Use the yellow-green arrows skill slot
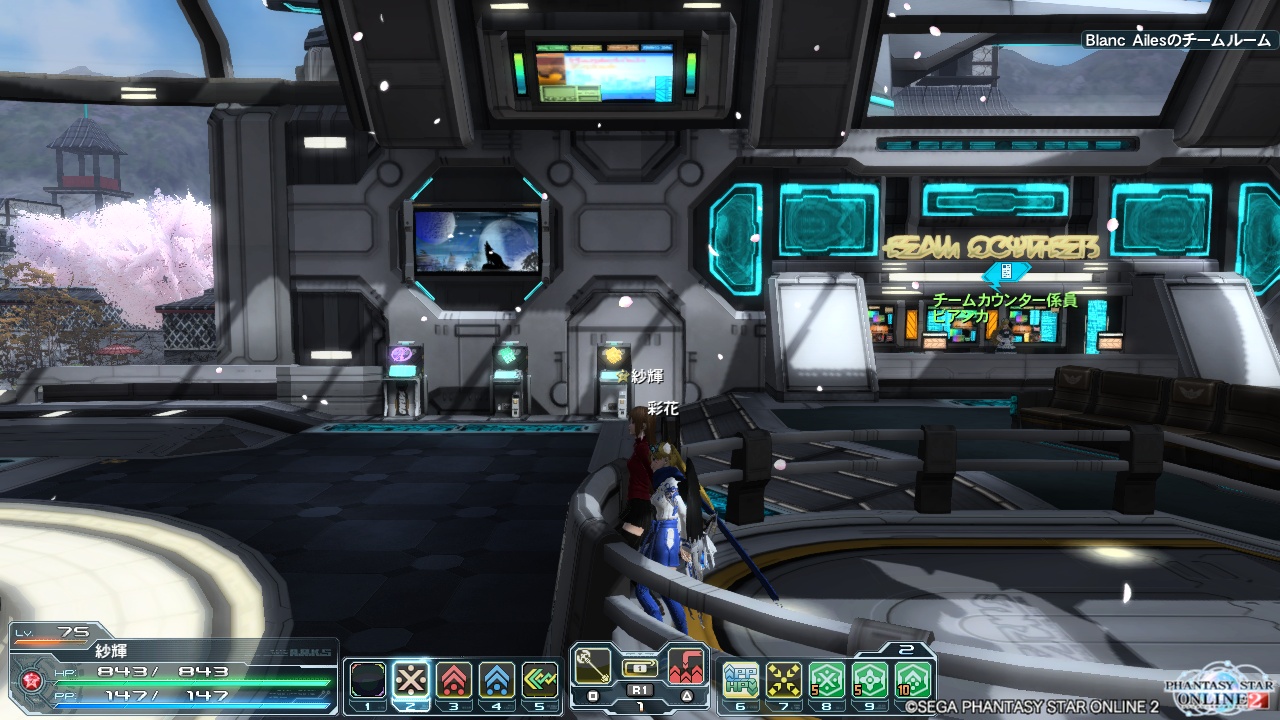Viewport: 1280px width, 720px height. tap(540, 681)
